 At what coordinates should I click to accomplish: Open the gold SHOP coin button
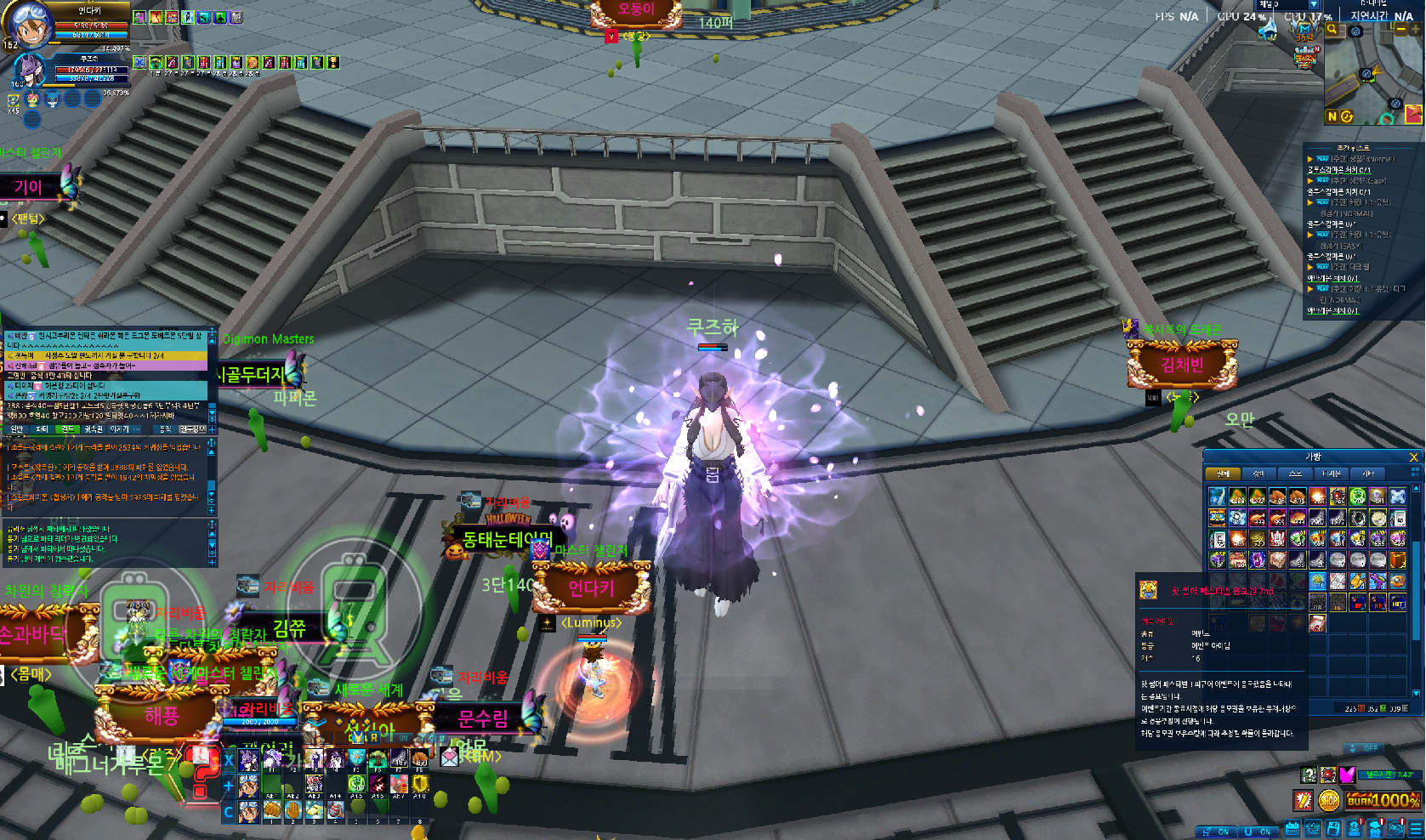(1328, 800)
